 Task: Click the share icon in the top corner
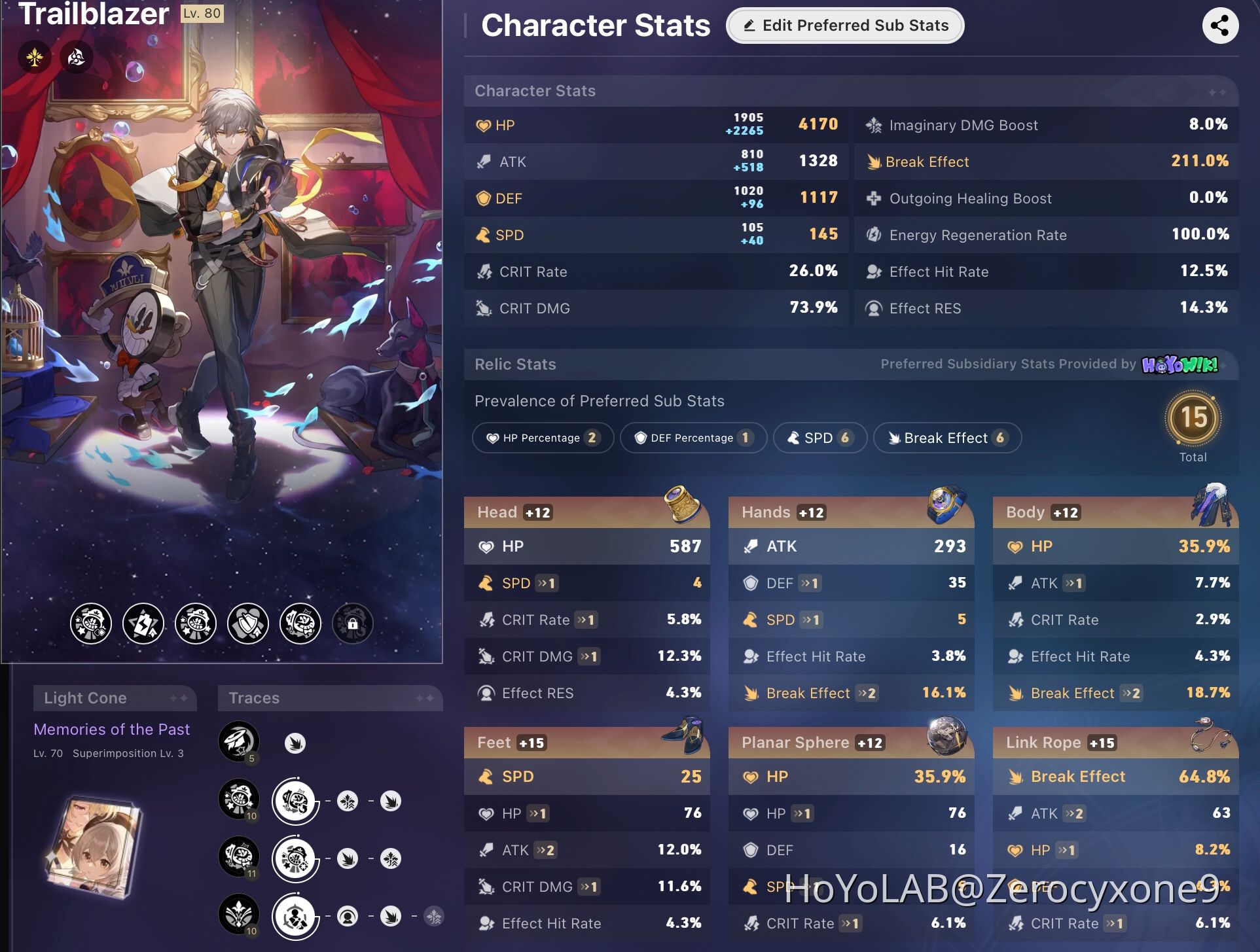point(1221,26)
